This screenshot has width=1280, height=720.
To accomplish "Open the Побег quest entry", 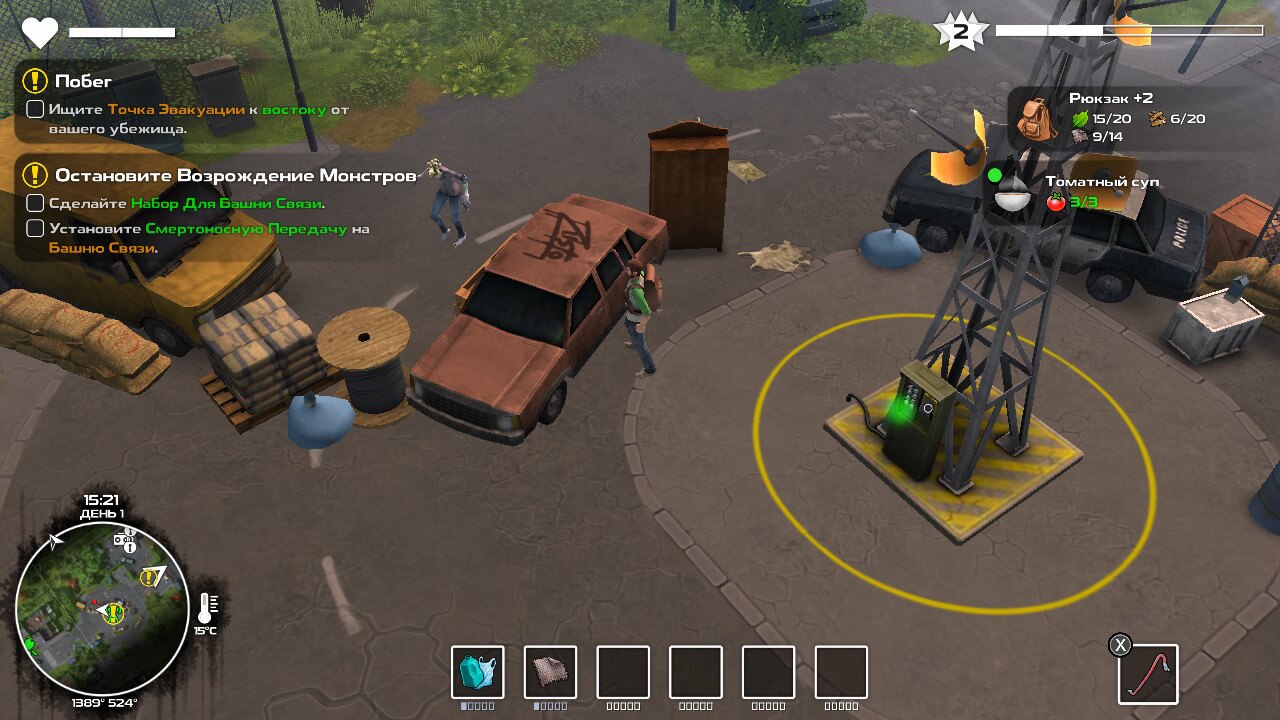I will (83, 81).
